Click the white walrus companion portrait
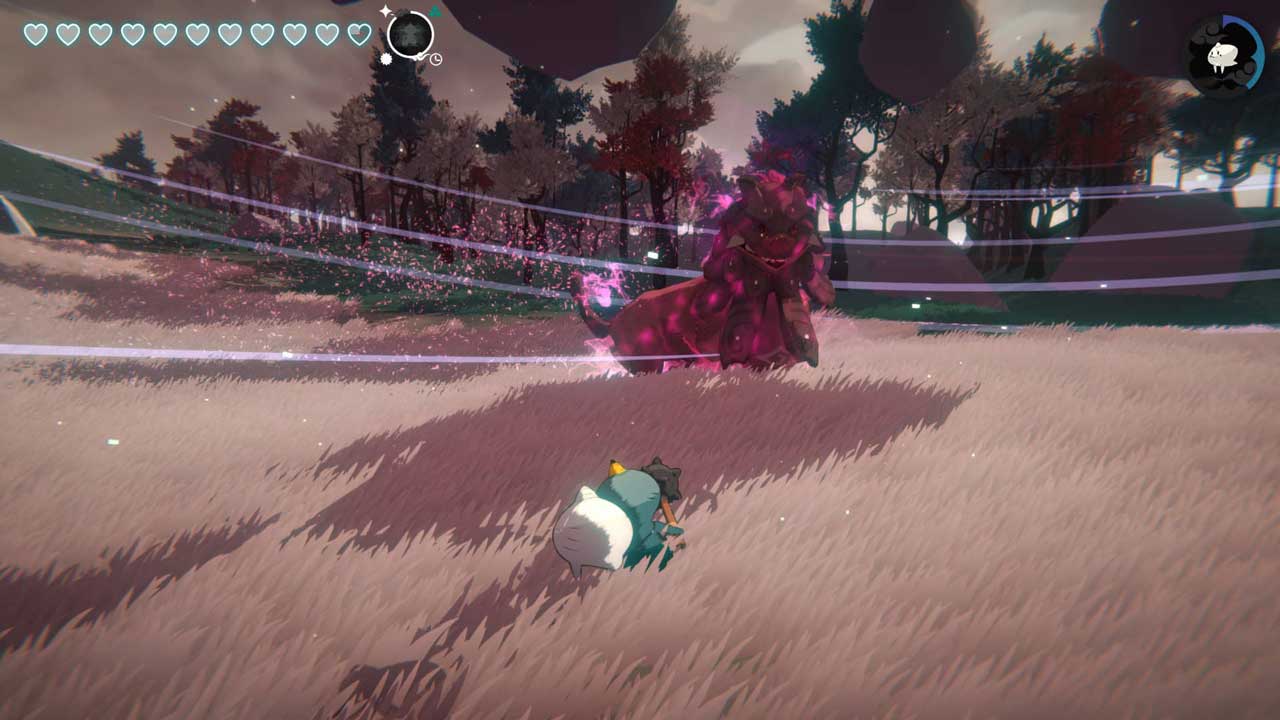The width and height of the screenshot is (1280, 720). click(1222, 55)
